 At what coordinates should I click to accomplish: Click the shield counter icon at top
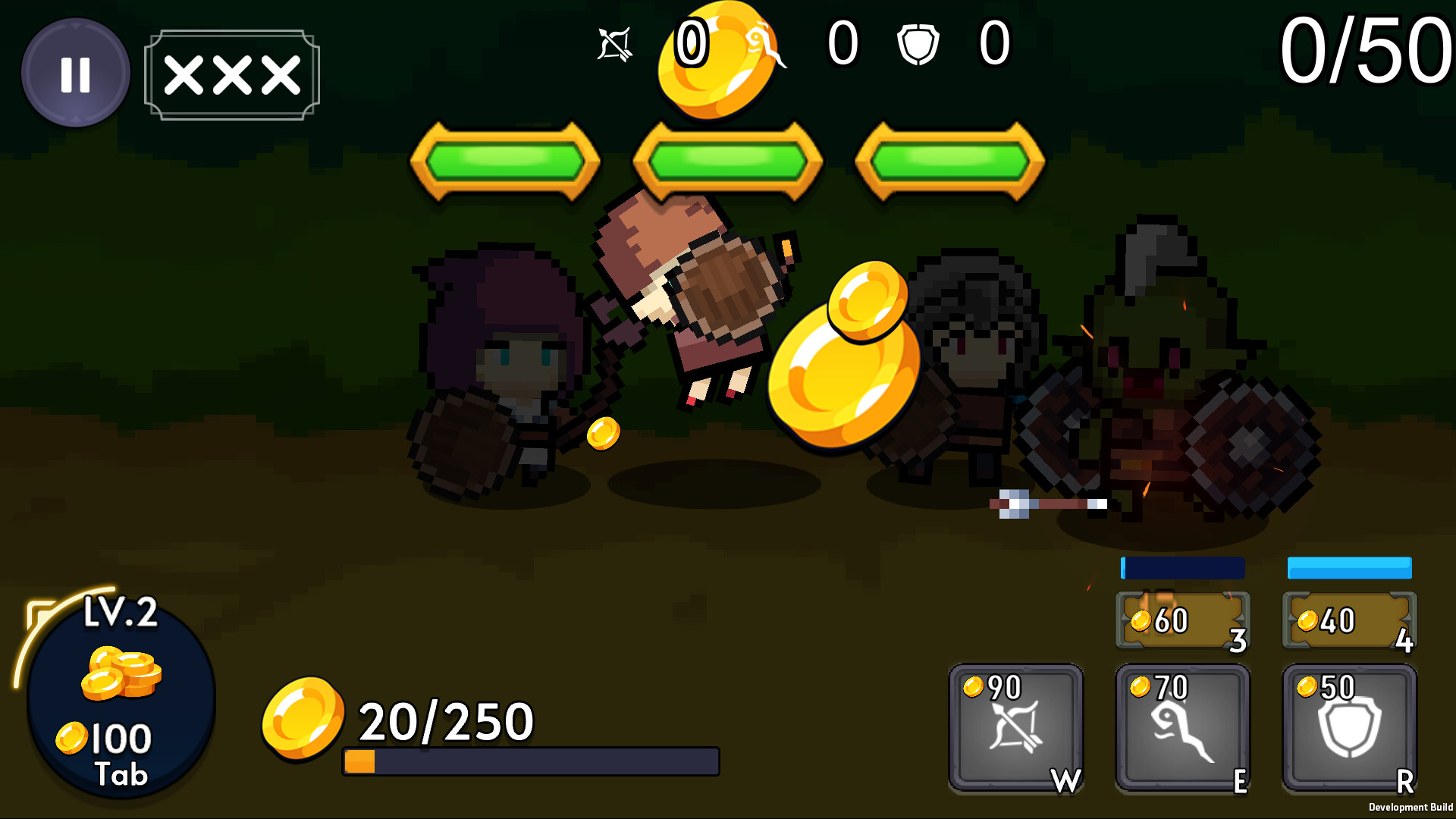[920, 45]
